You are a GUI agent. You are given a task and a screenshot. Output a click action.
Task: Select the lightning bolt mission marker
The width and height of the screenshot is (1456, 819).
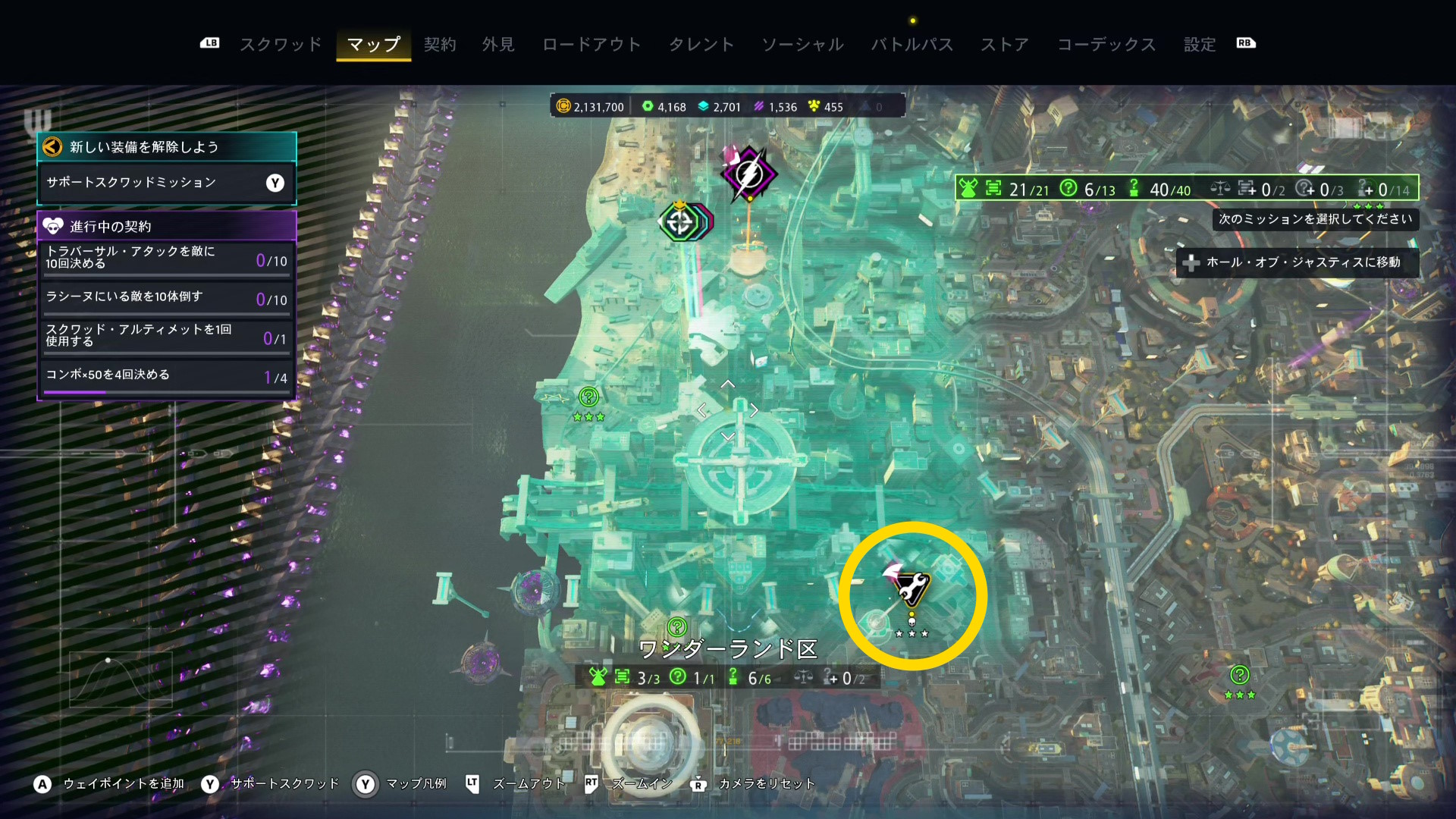pyautogui.click(x=748, y=174)
